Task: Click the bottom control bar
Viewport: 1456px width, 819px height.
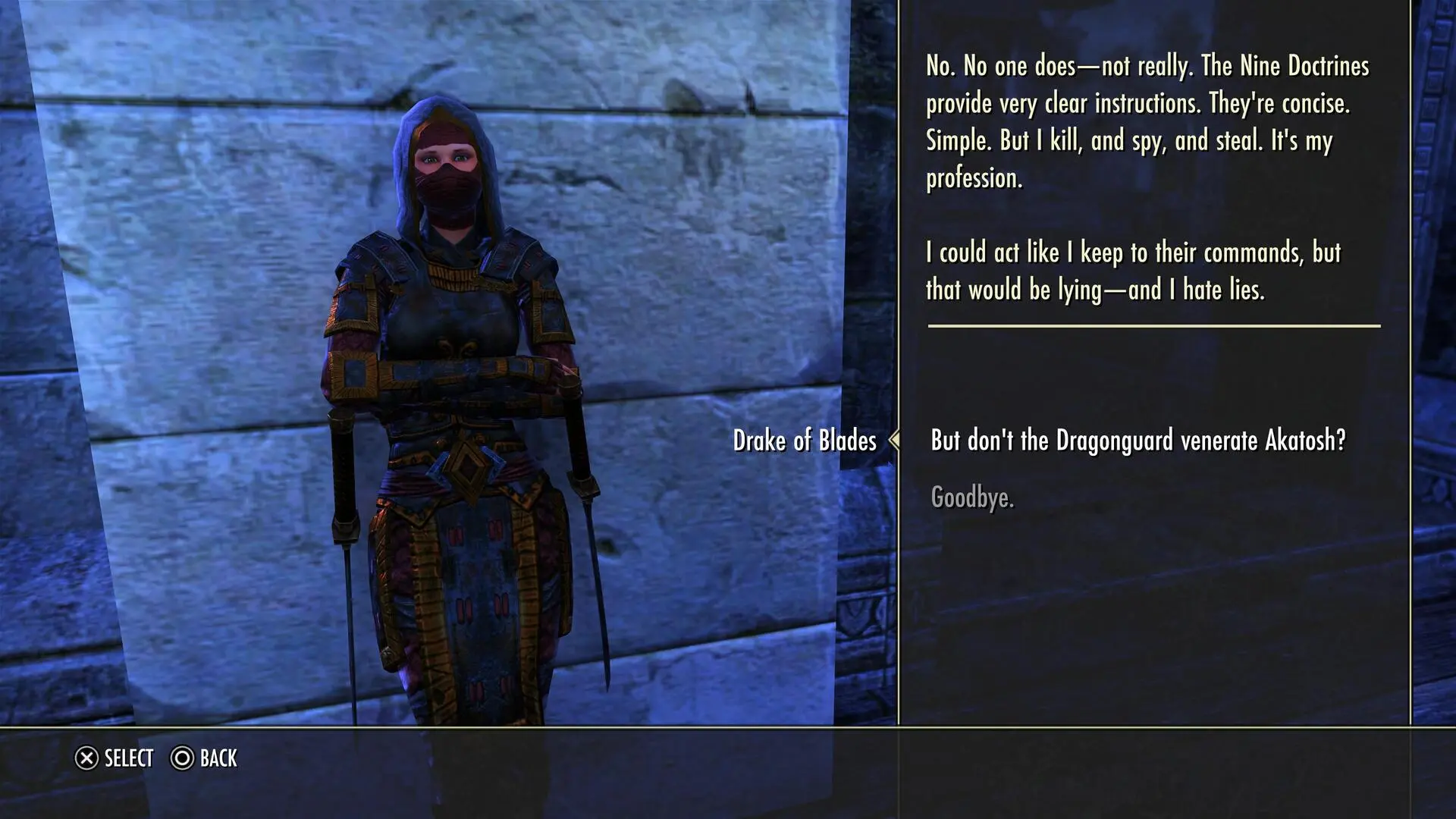Action: [728, 758]
